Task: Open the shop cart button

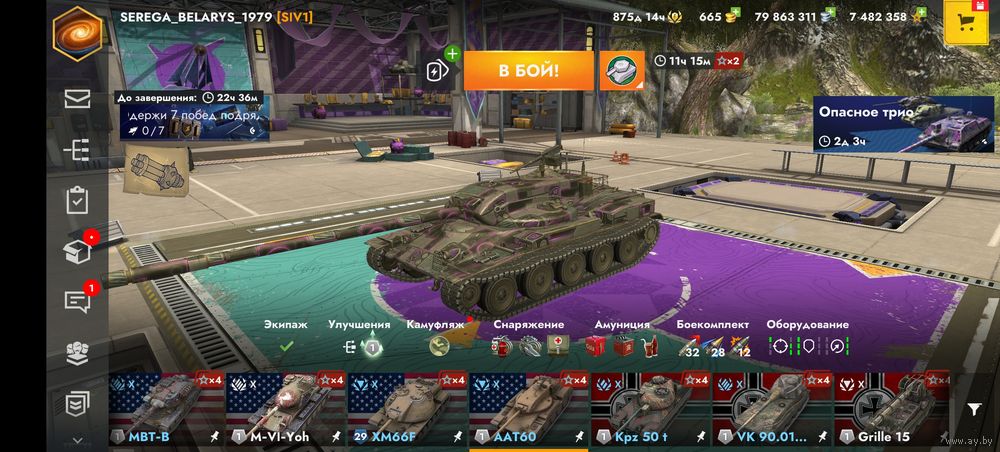Action: coord(967,21)
